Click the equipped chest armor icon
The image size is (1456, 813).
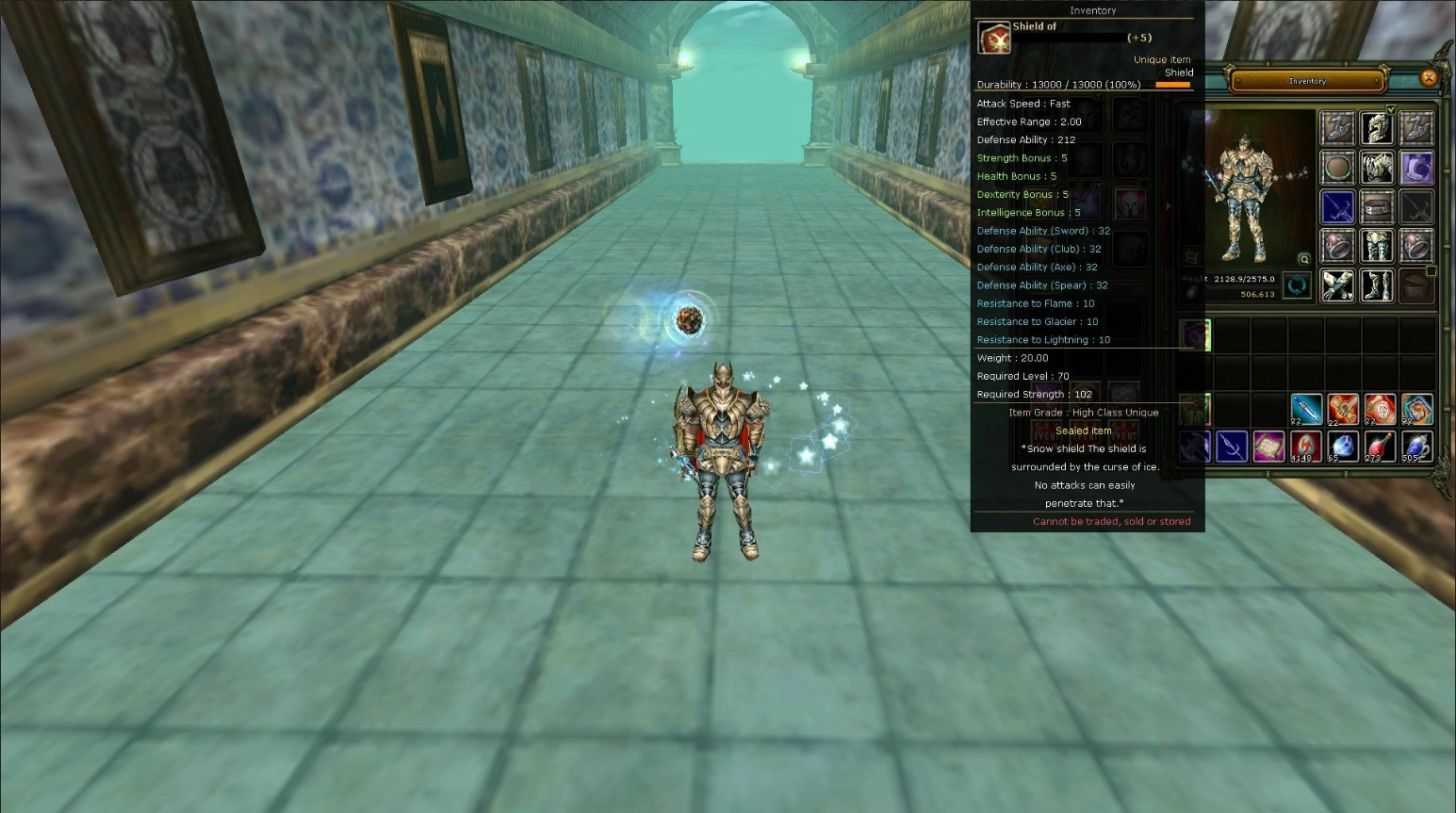pos(1378,167)
